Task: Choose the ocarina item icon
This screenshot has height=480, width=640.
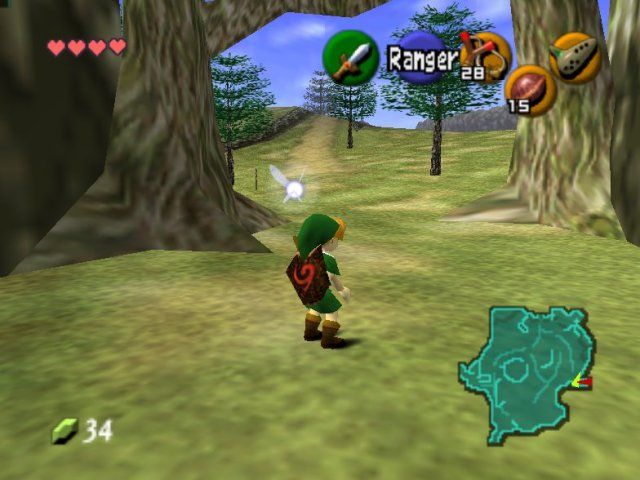Action: 575,57
